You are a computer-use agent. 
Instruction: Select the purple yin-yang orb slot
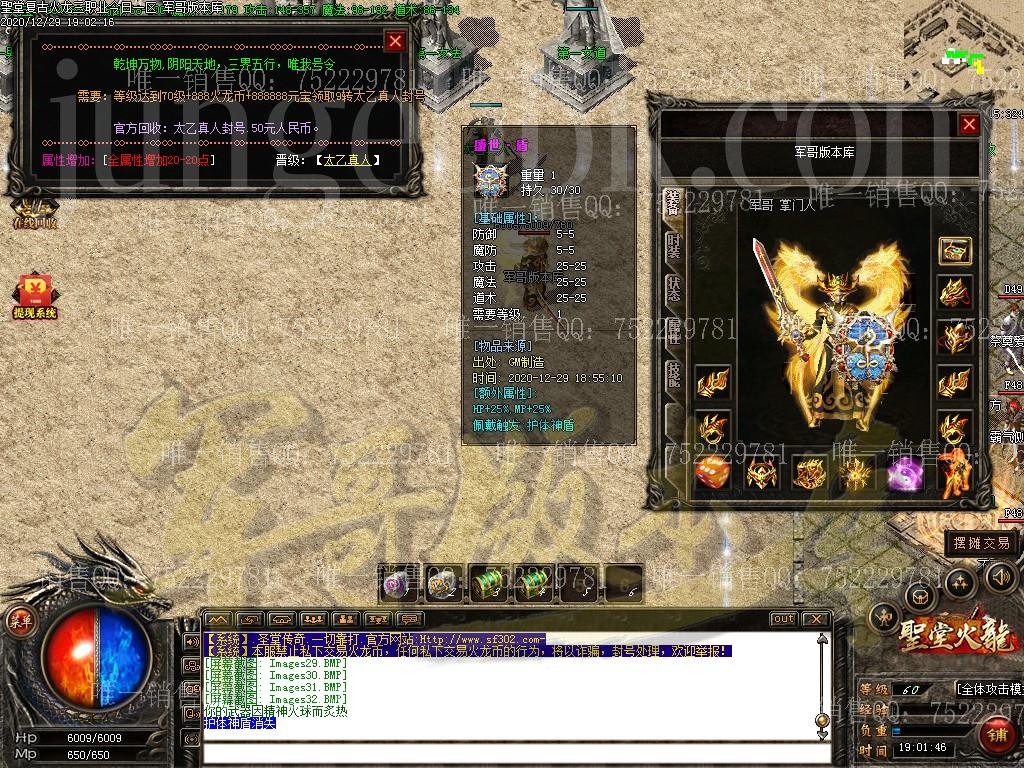click(904, 472)
